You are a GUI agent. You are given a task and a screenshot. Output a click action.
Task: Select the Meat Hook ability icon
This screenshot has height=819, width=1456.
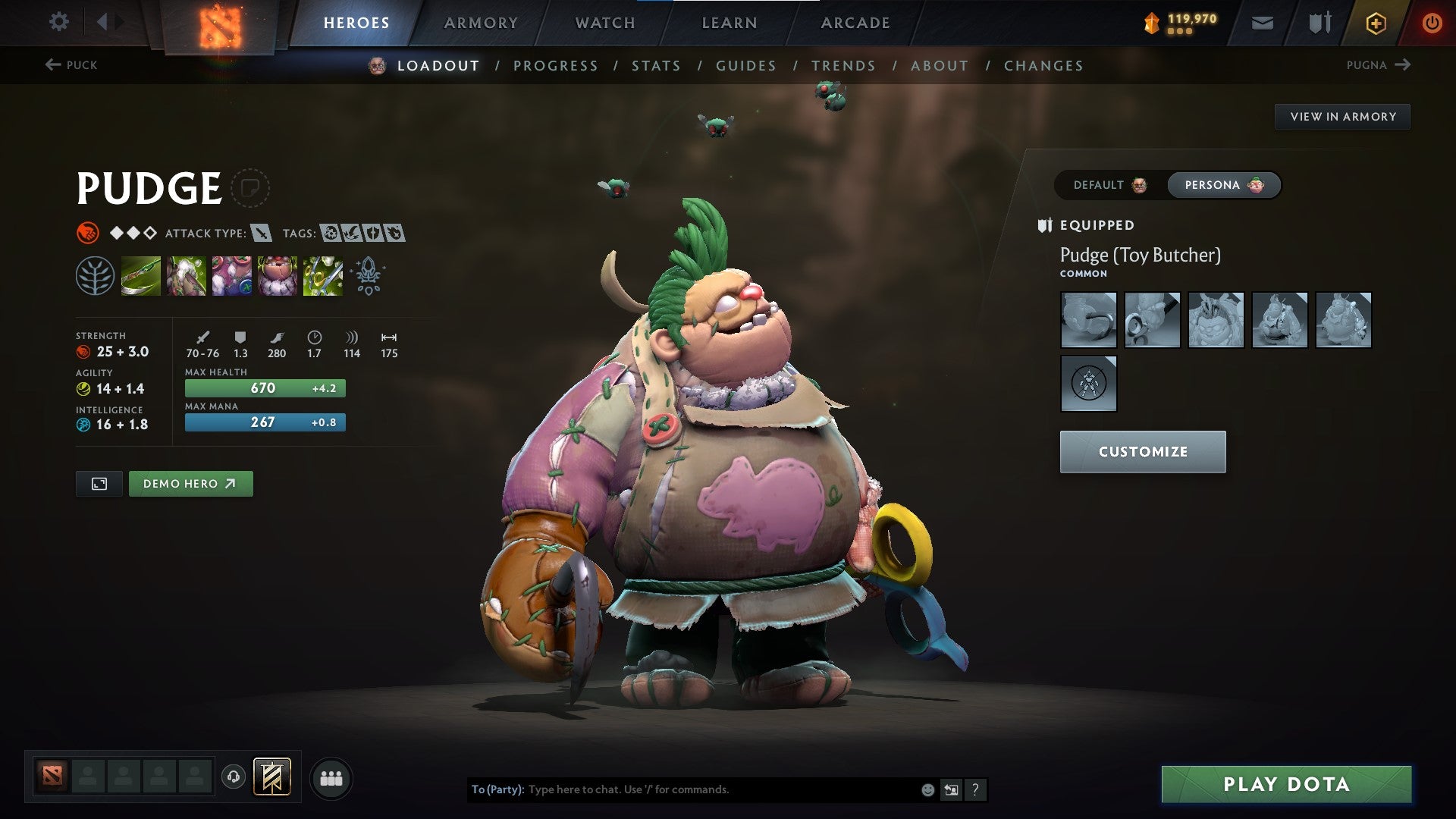click(x=141, y=277)
